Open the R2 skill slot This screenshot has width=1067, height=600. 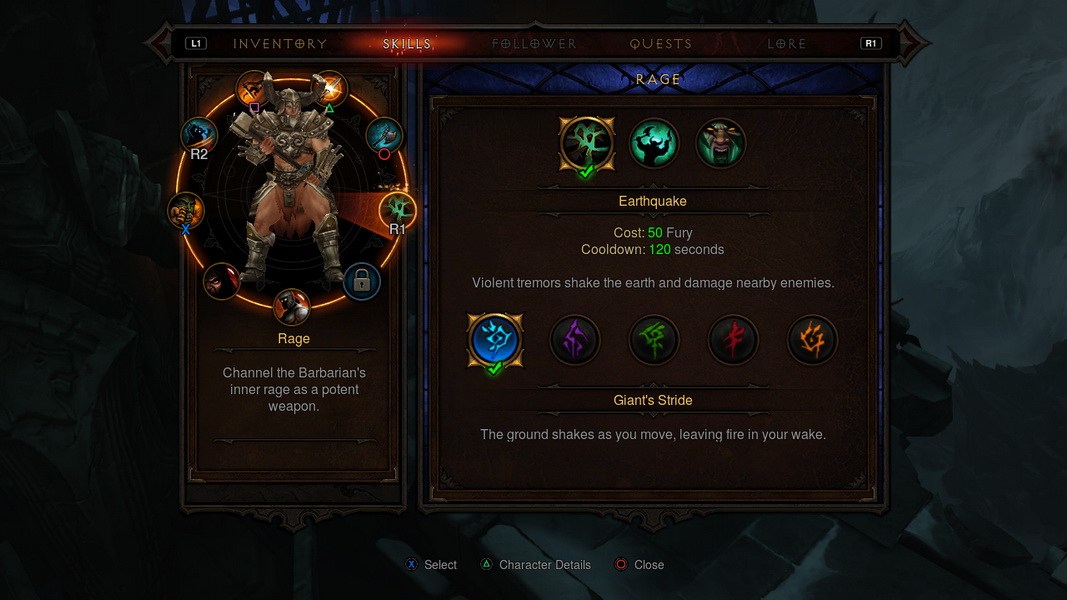pyautogui.click(x=199, y=135)
